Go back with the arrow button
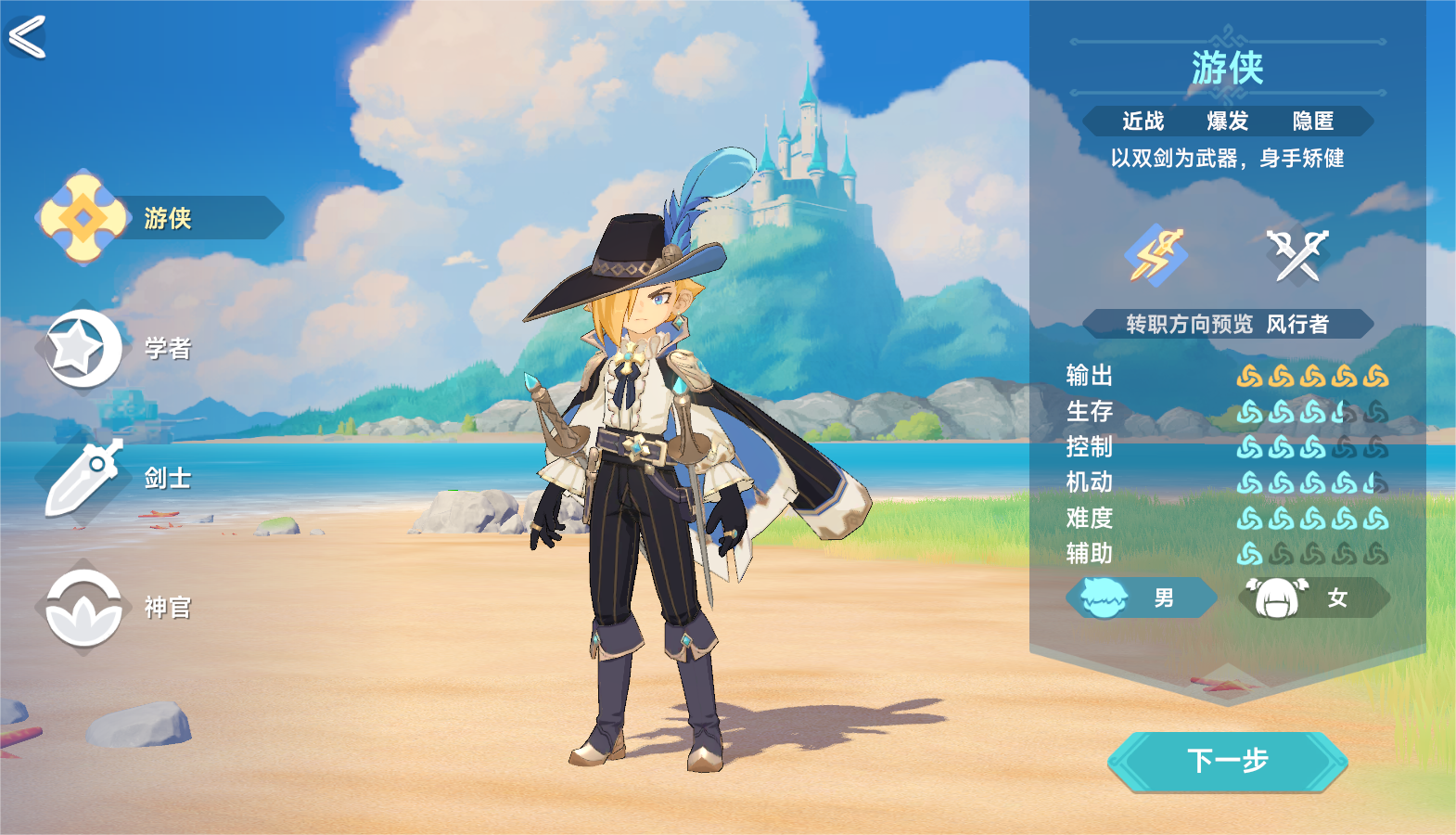The width and height of the screenshot is (1456, 835). pos(27,37)
